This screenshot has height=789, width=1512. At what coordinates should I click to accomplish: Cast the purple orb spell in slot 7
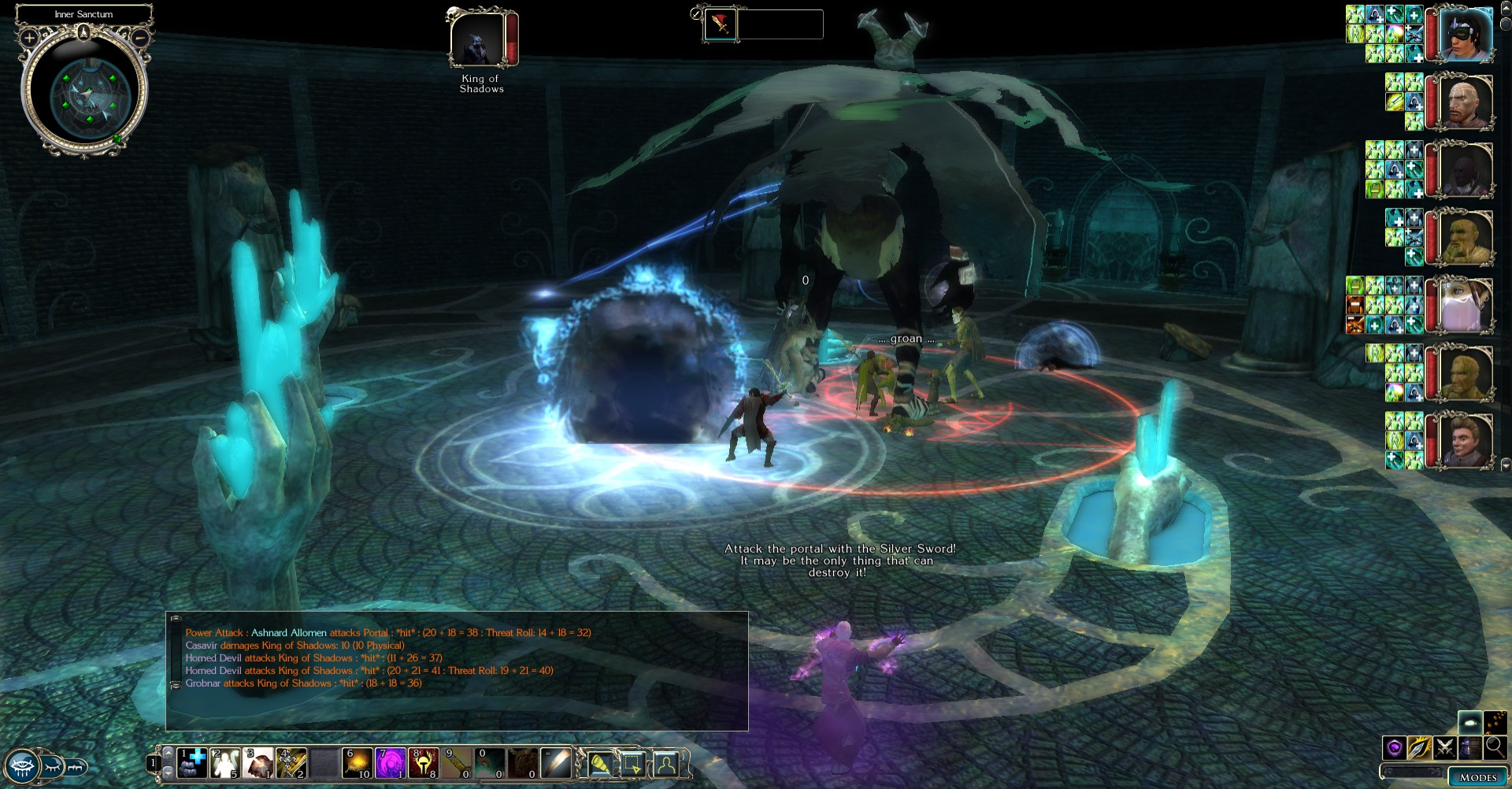[391, 764]
